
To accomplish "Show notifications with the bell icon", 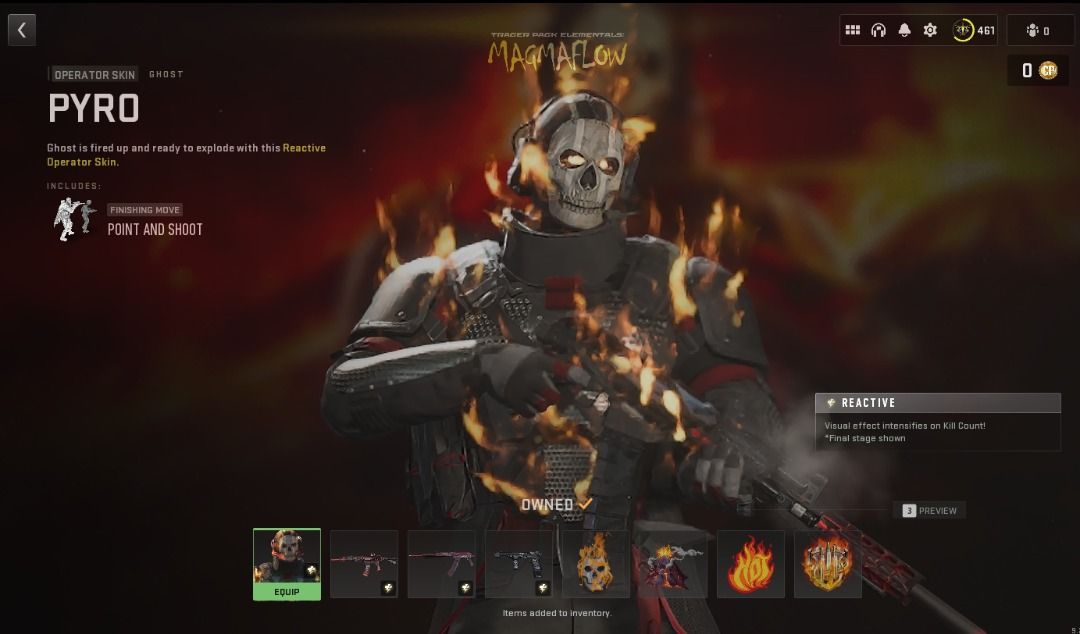I will (x=905, y=30).
